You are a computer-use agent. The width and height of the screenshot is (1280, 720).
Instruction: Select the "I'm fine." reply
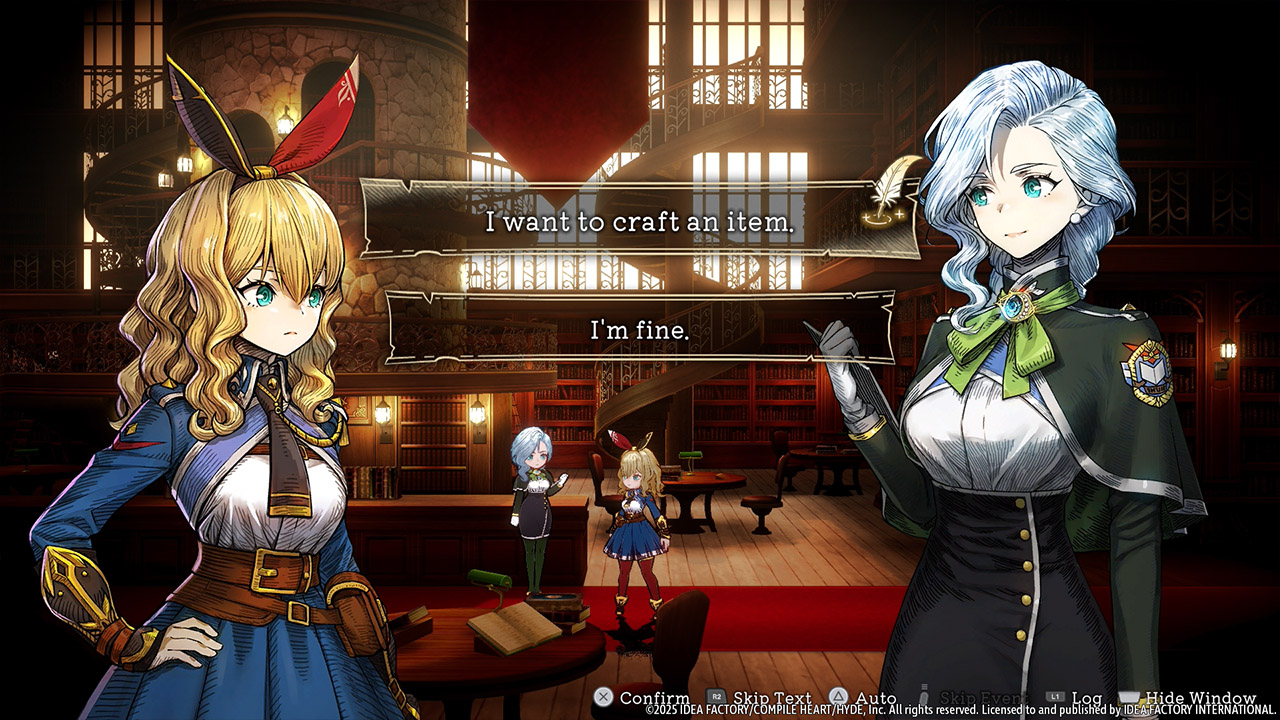(x=640, y=329)
